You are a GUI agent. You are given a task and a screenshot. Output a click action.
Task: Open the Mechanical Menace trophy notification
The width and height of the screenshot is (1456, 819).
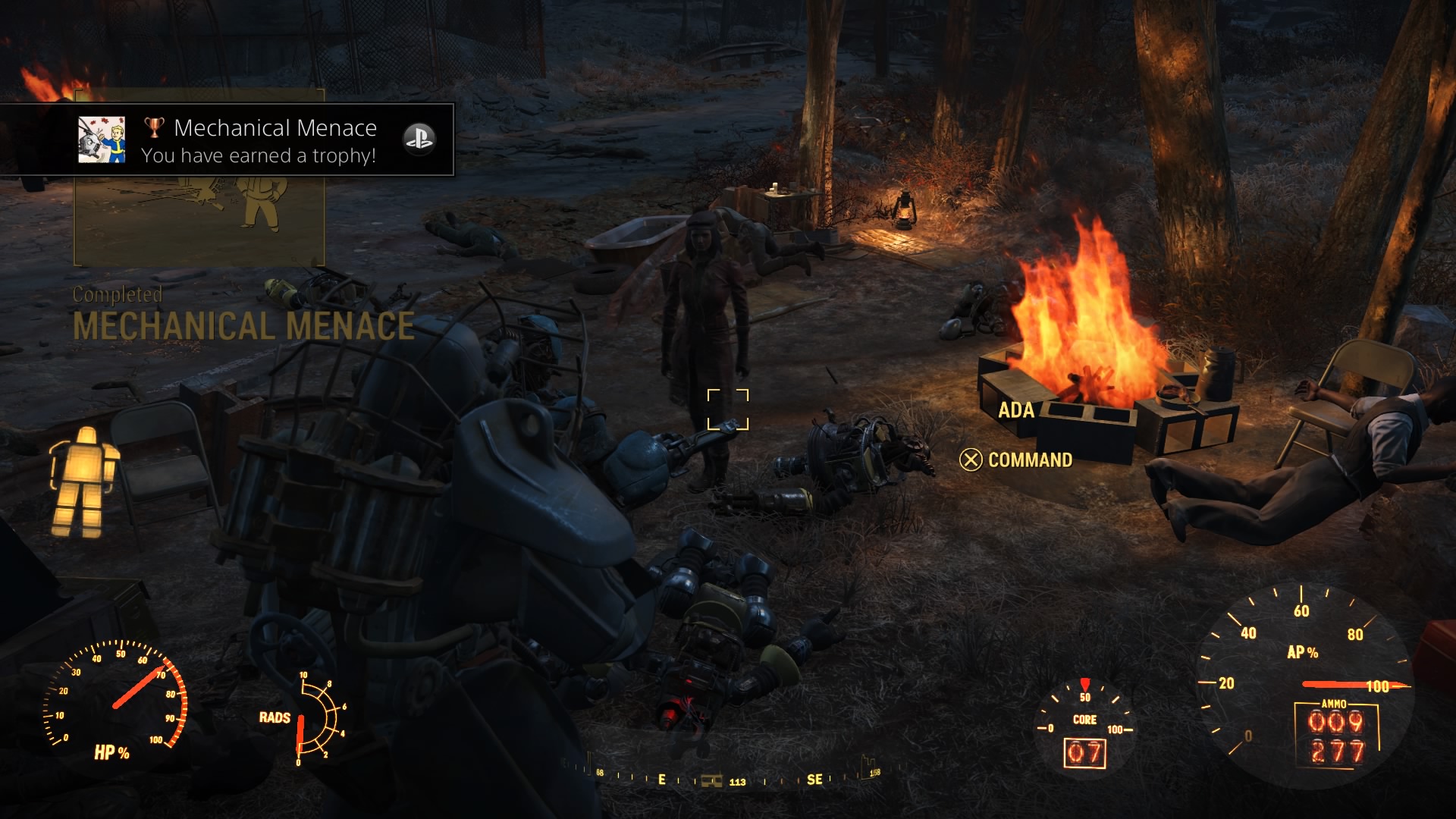[x=258, y=141]
